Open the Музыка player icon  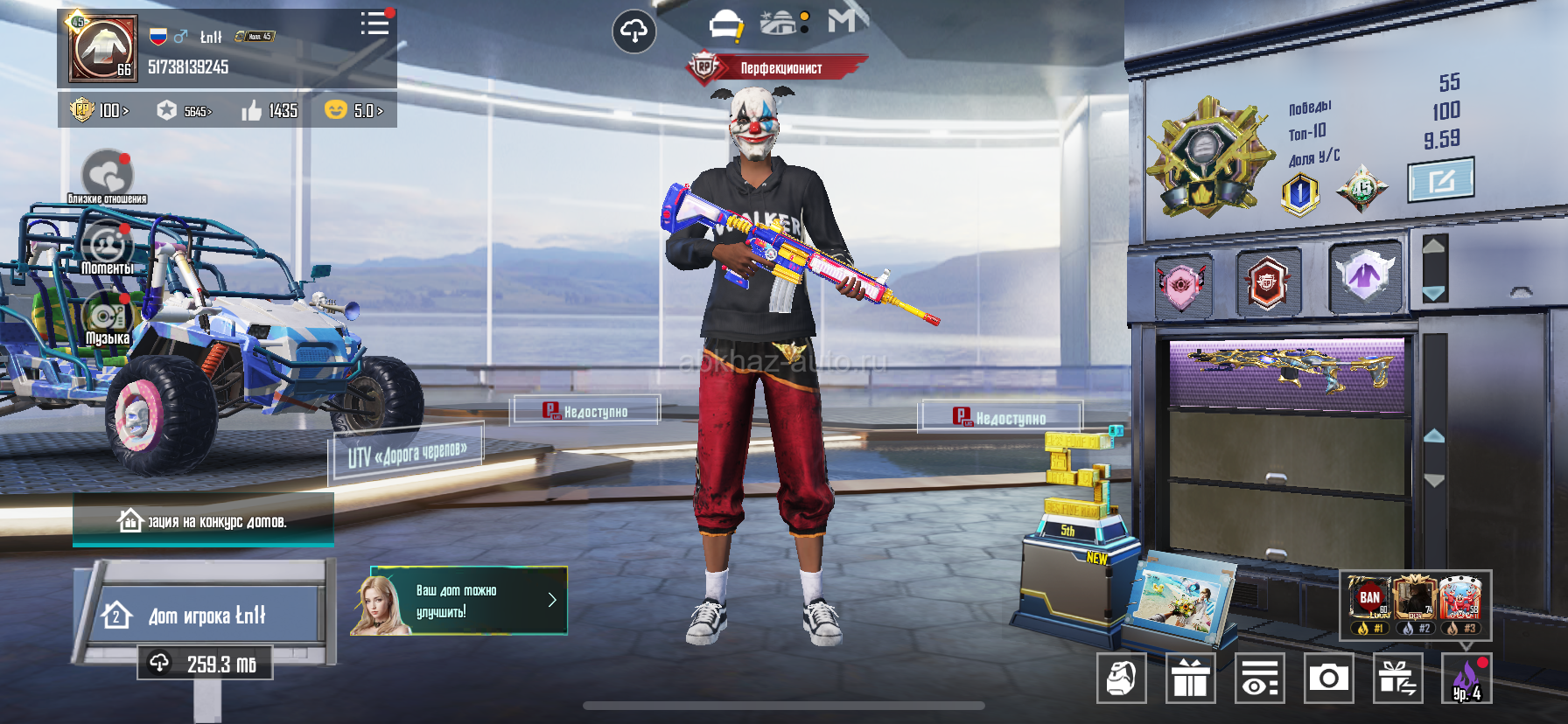pos(107,317)
